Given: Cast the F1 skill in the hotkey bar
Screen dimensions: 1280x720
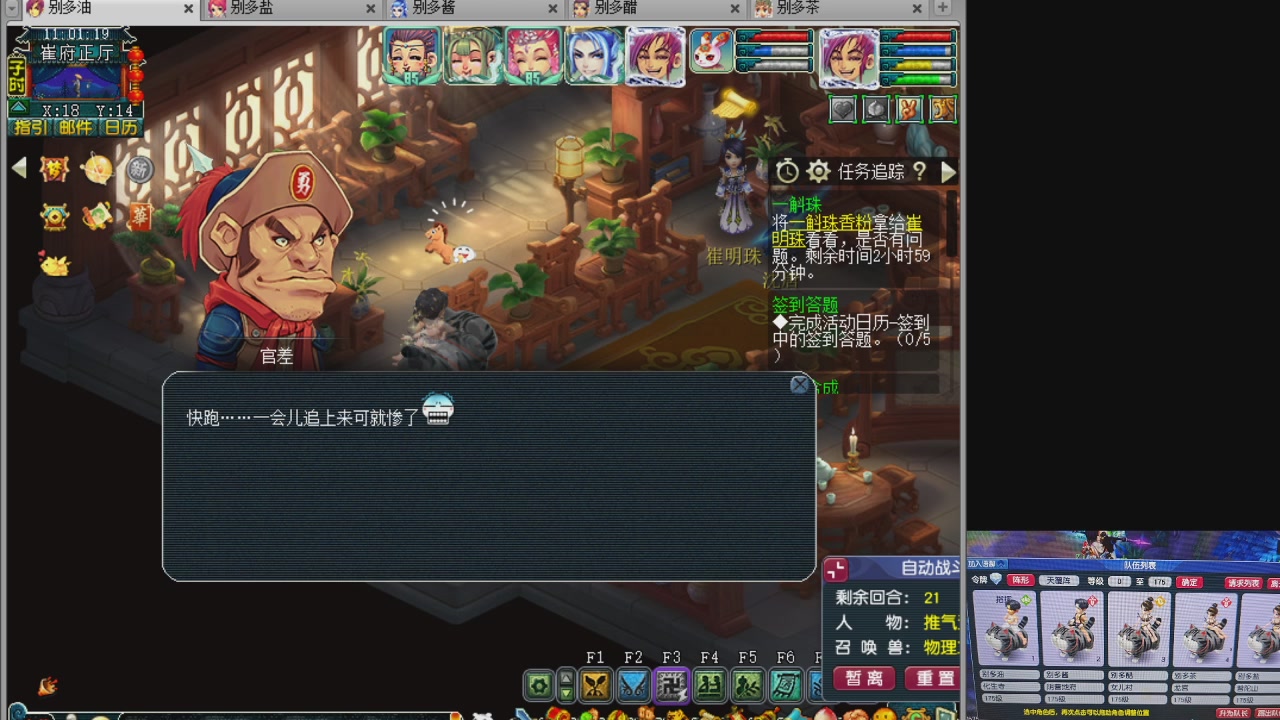Looking at the screenshot, I should [x=597, y=684].
